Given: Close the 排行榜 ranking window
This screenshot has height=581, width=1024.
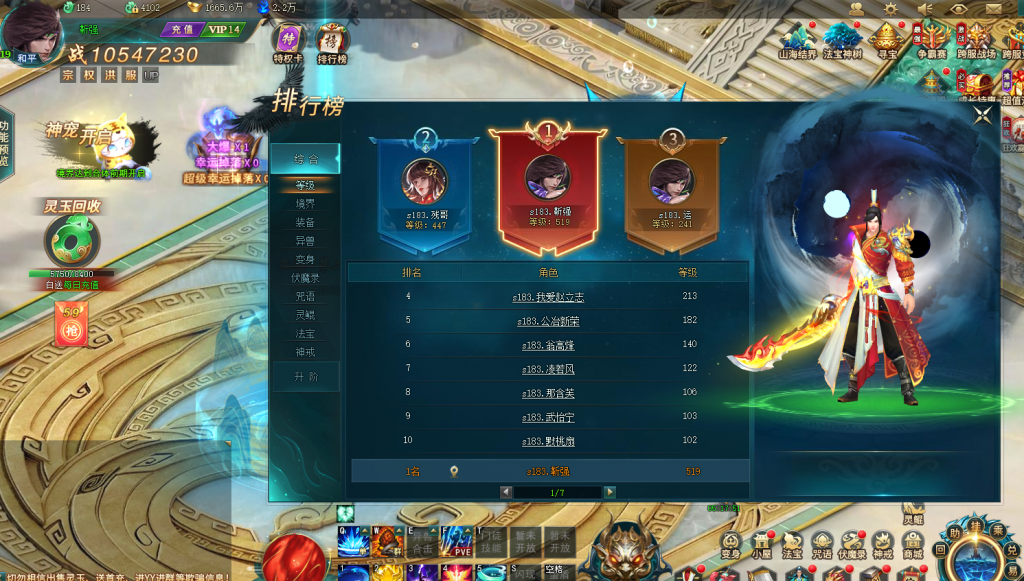Looking at the screenshot, I should (982, 114).
